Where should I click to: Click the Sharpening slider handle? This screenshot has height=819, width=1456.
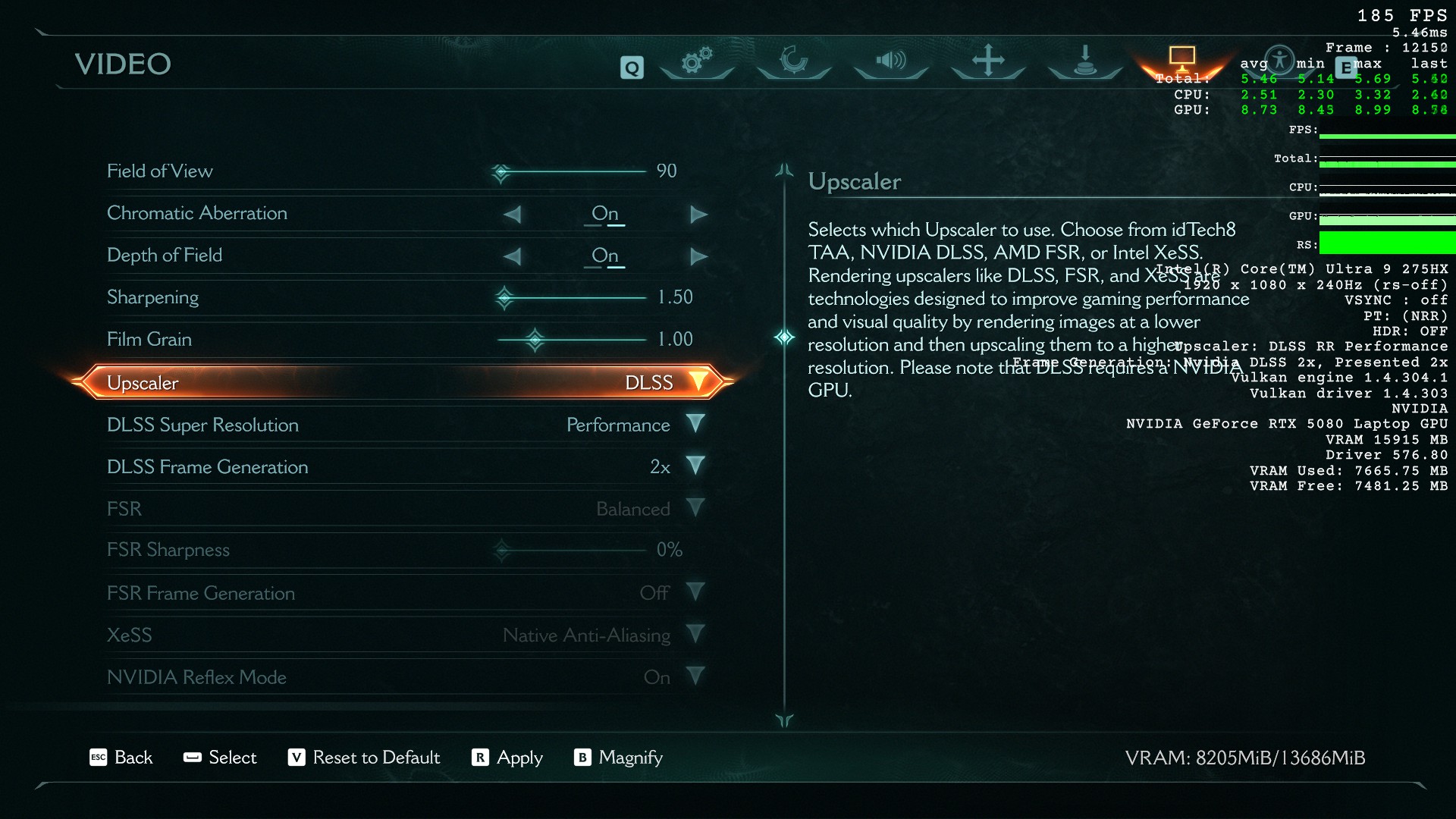504,297
